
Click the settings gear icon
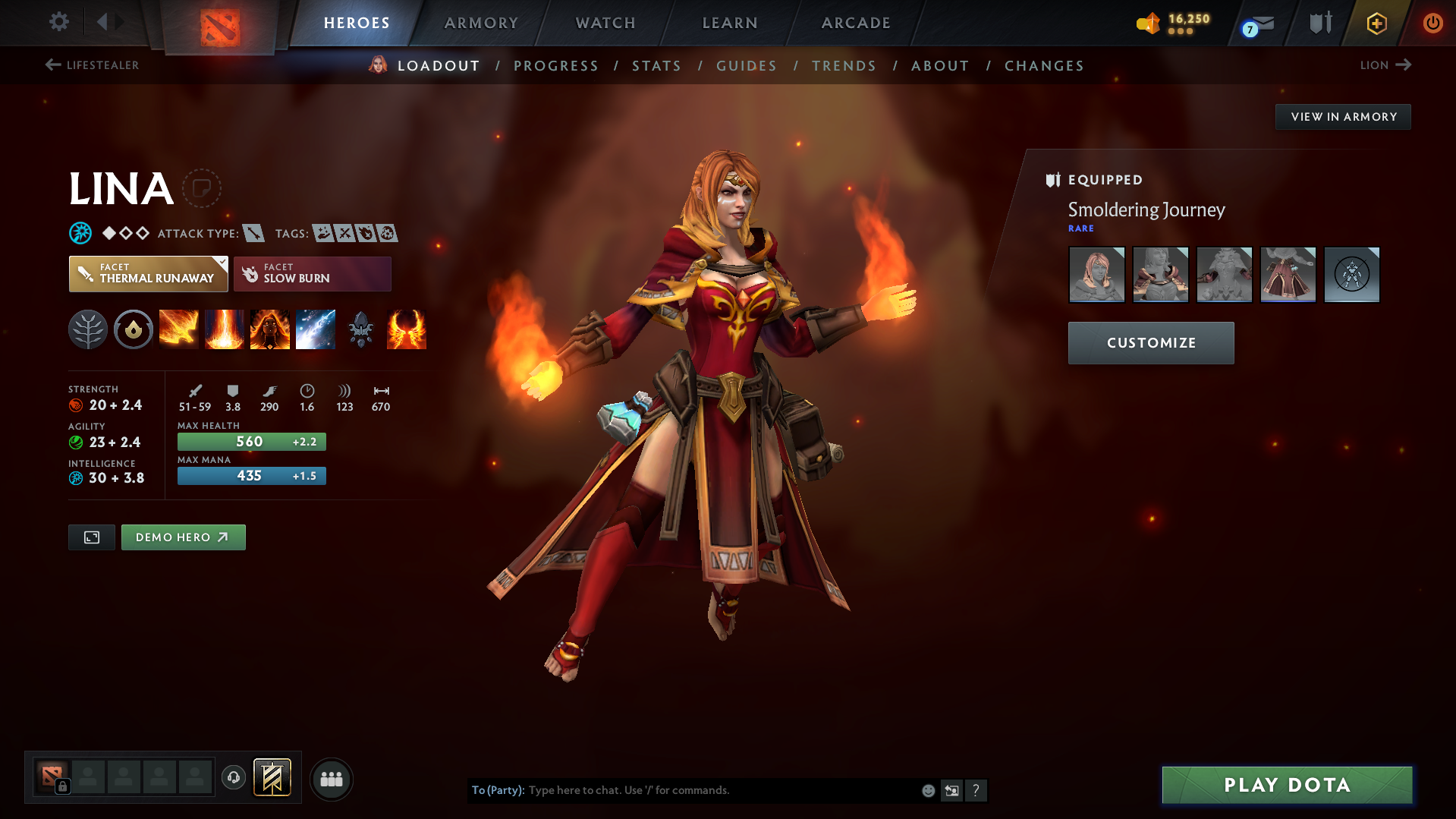point(59,23)
